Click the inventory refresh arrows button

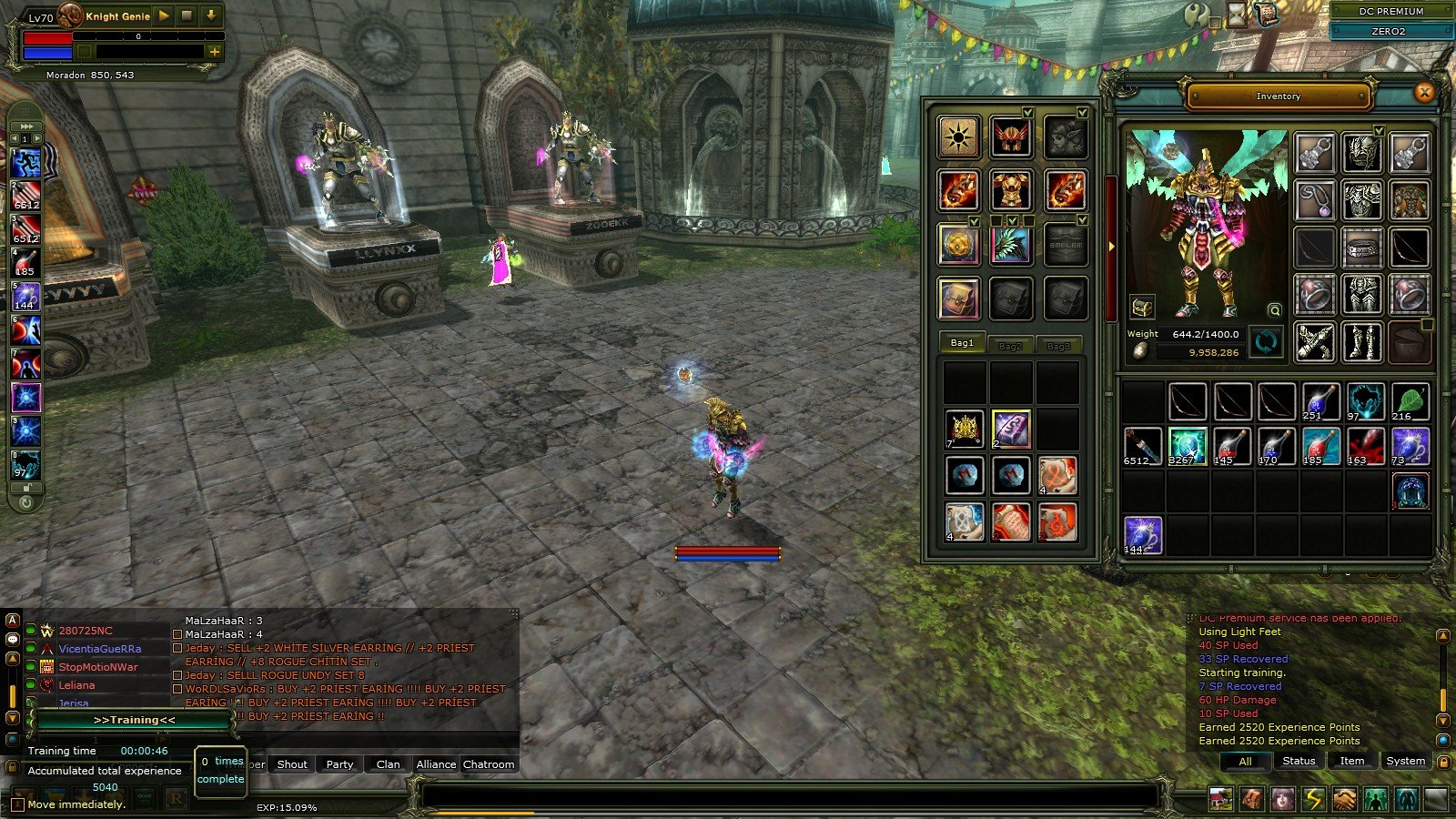(1266, 342)
